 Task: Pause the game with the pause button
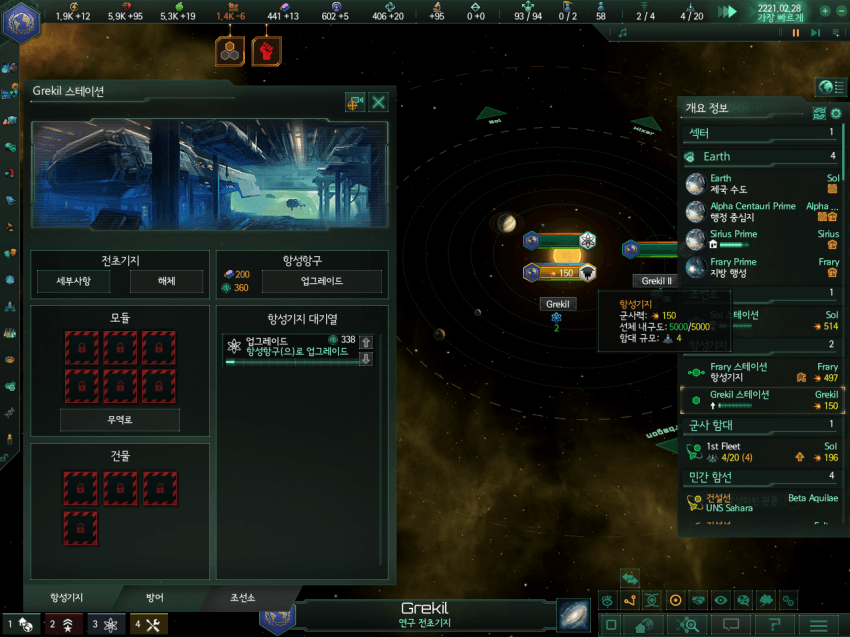click(x=796, y=33)
